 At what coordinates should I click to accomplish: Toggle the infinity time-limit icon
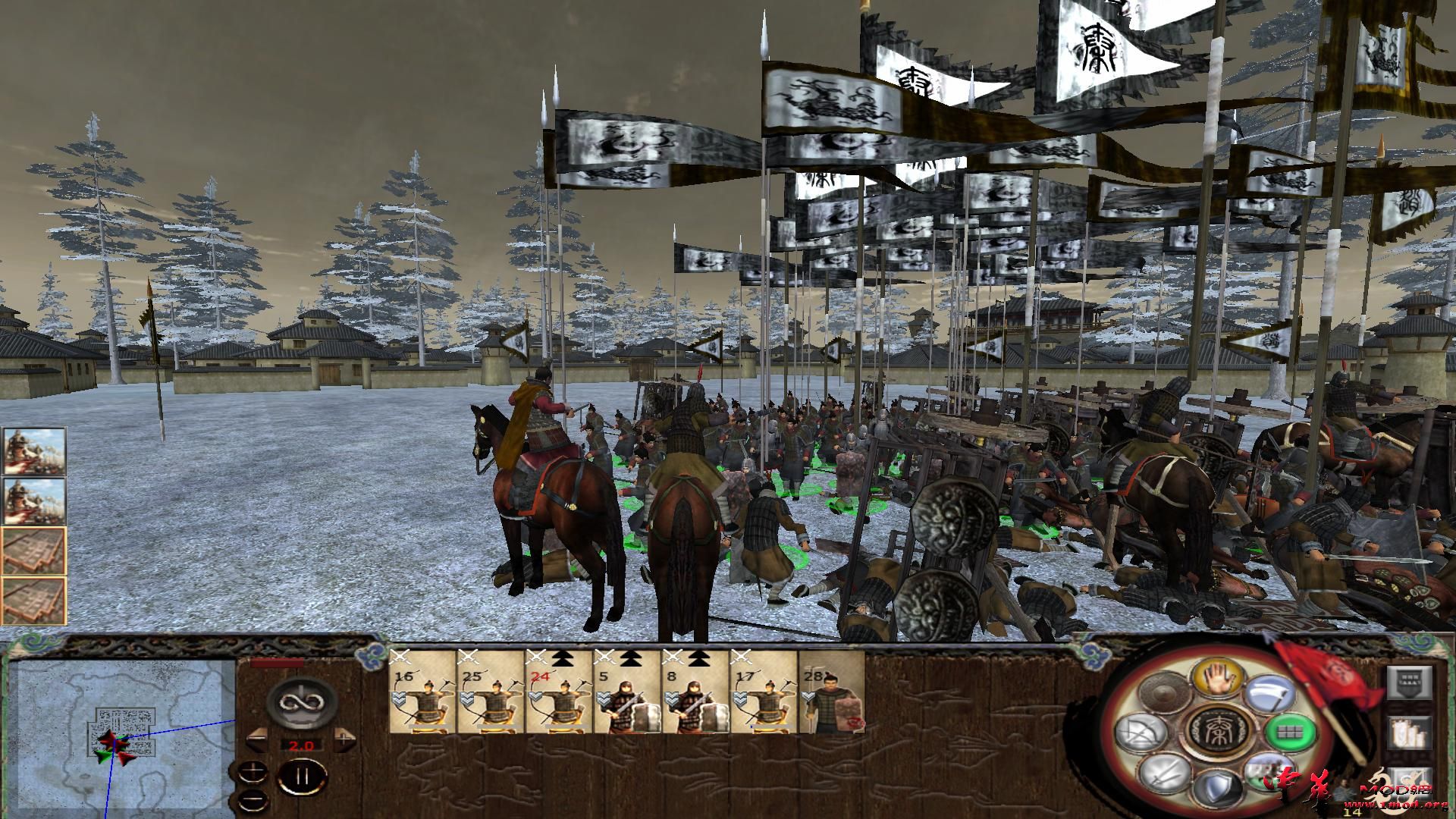pos(300,703)
